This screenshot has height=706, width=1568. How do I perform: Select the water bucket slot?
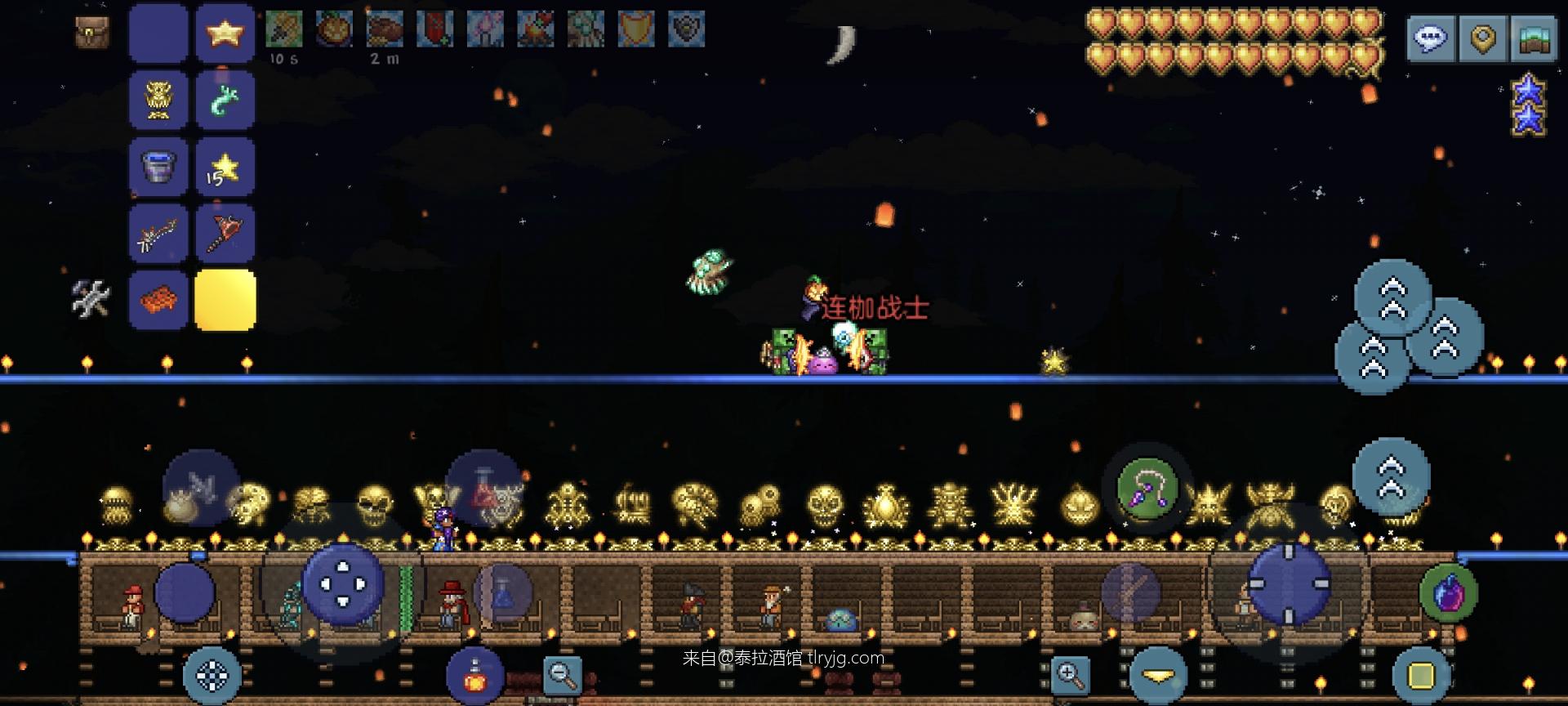158,168
